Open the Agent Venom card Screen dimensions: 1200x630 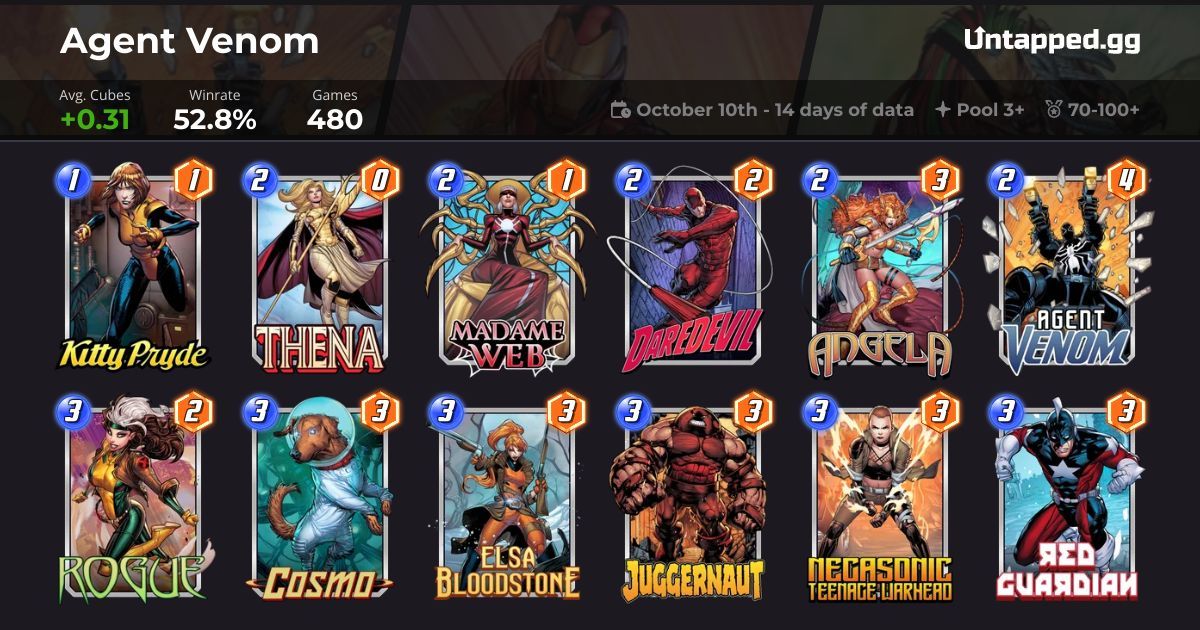pos(1065,270)
